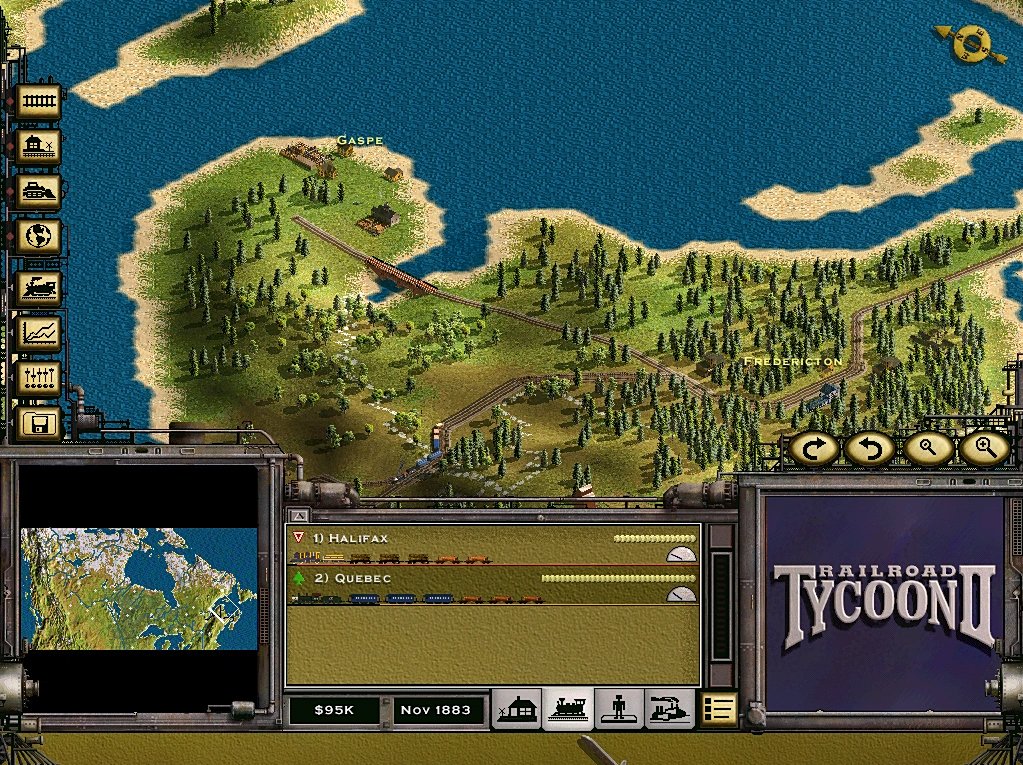Screen dimensions: 1023x765
Task: Switch to the player list tab
Action: tap(619, 709)
